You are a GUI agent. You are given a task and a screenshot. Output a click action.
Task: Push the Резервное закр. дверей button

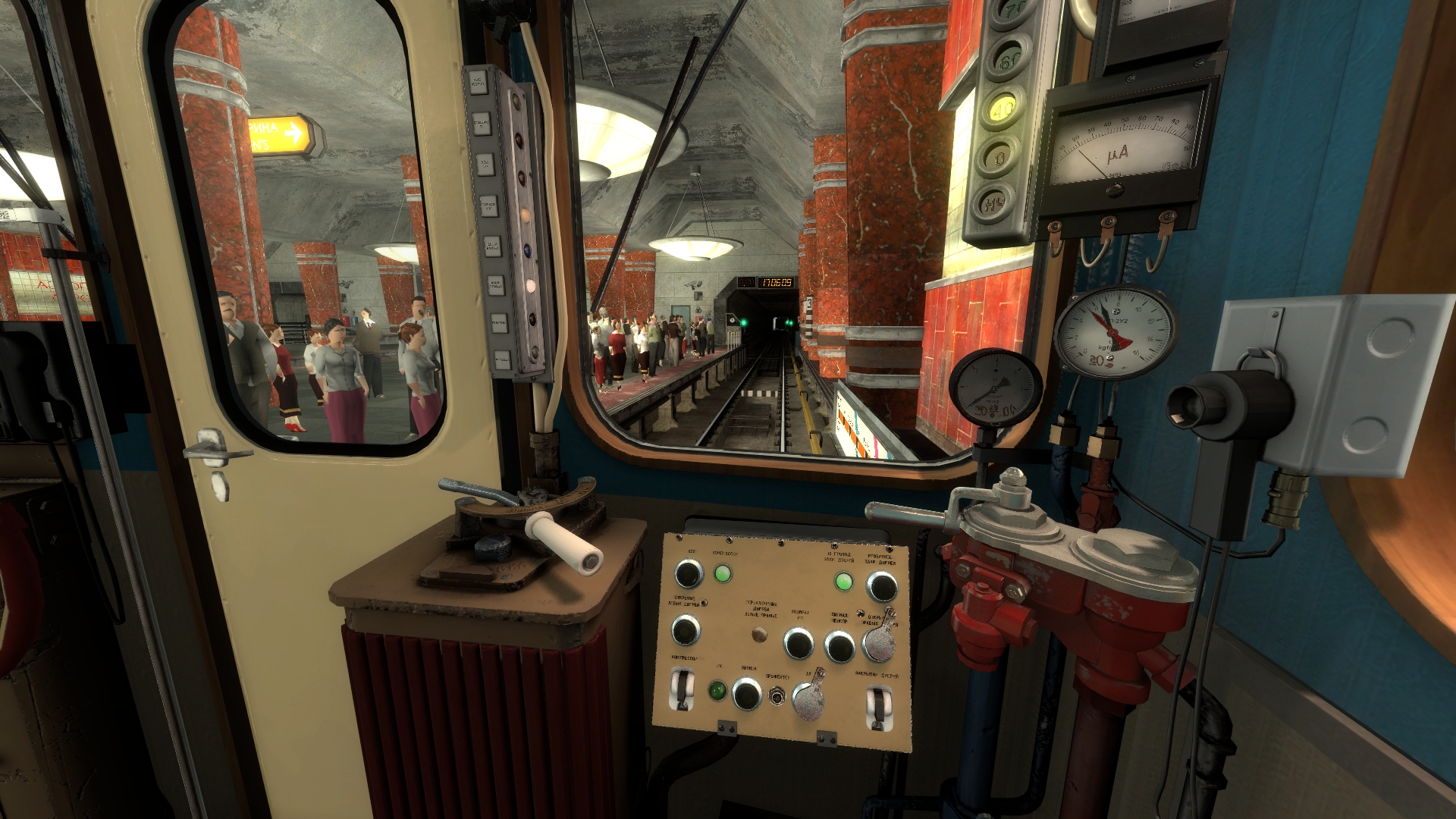pos(881,586)
